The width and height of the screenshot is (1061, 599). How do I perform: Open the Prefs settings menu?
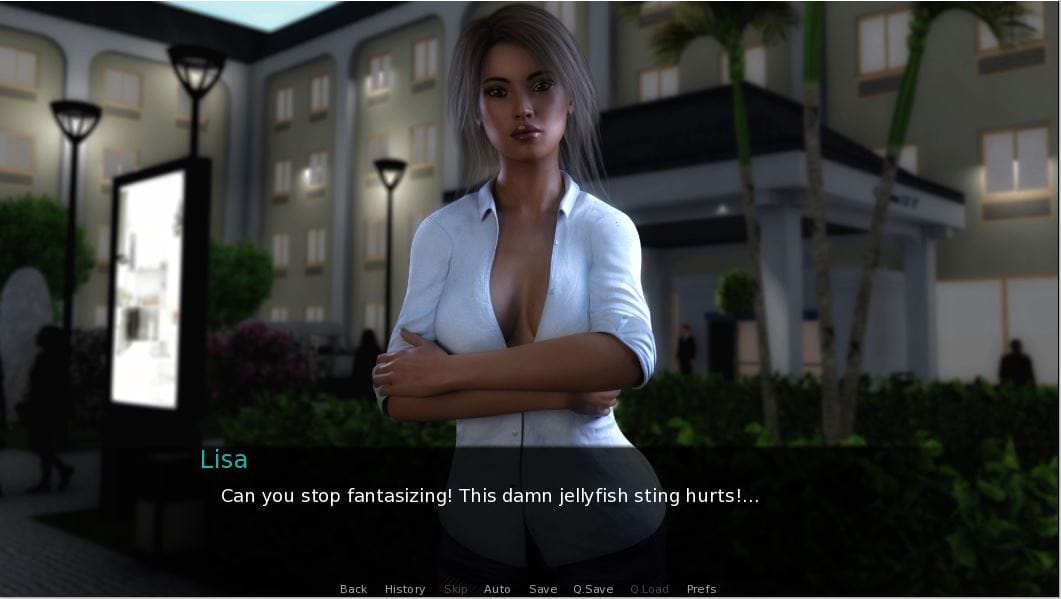point(701,589)
